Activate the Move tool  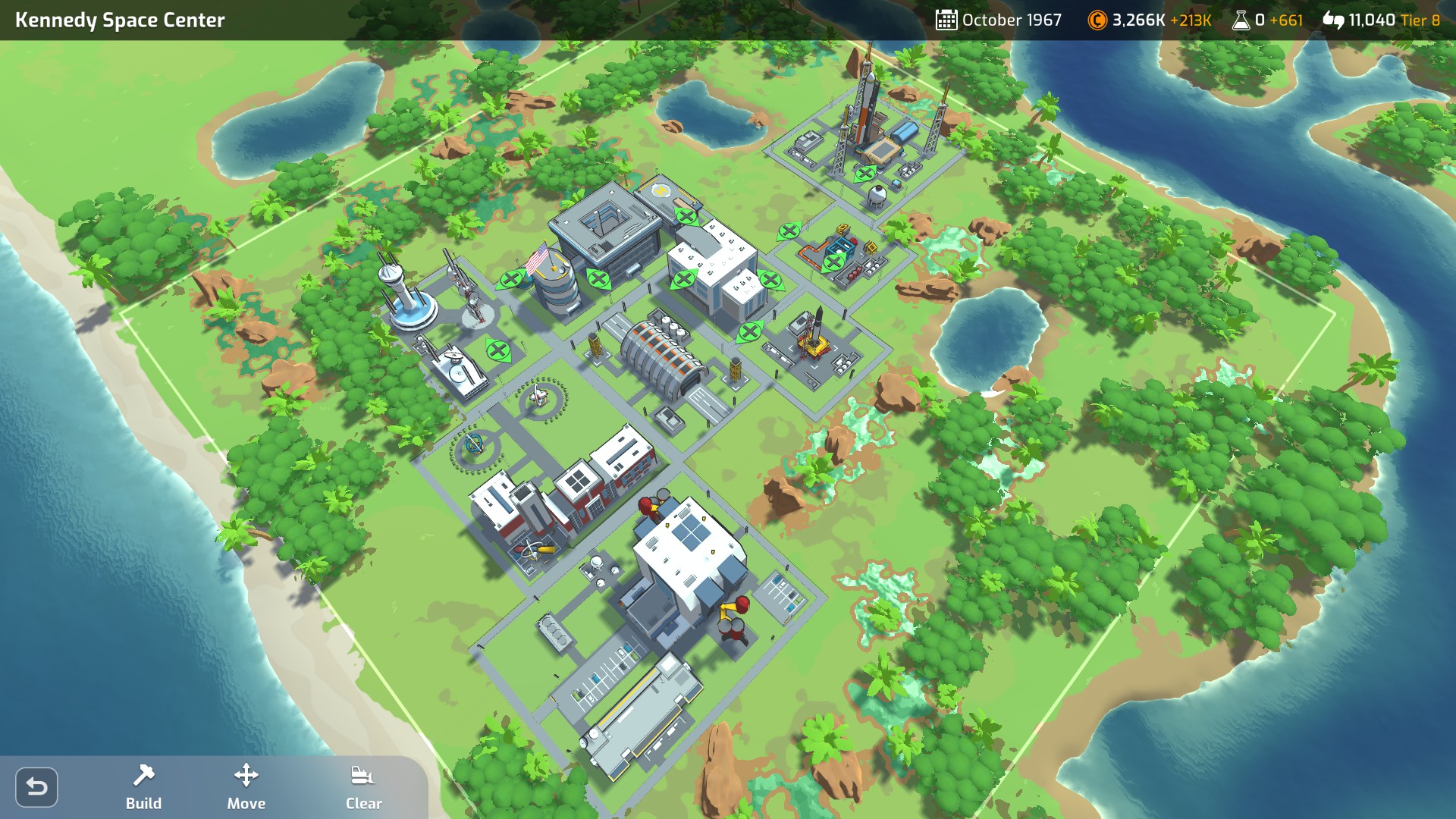point(246,787)
